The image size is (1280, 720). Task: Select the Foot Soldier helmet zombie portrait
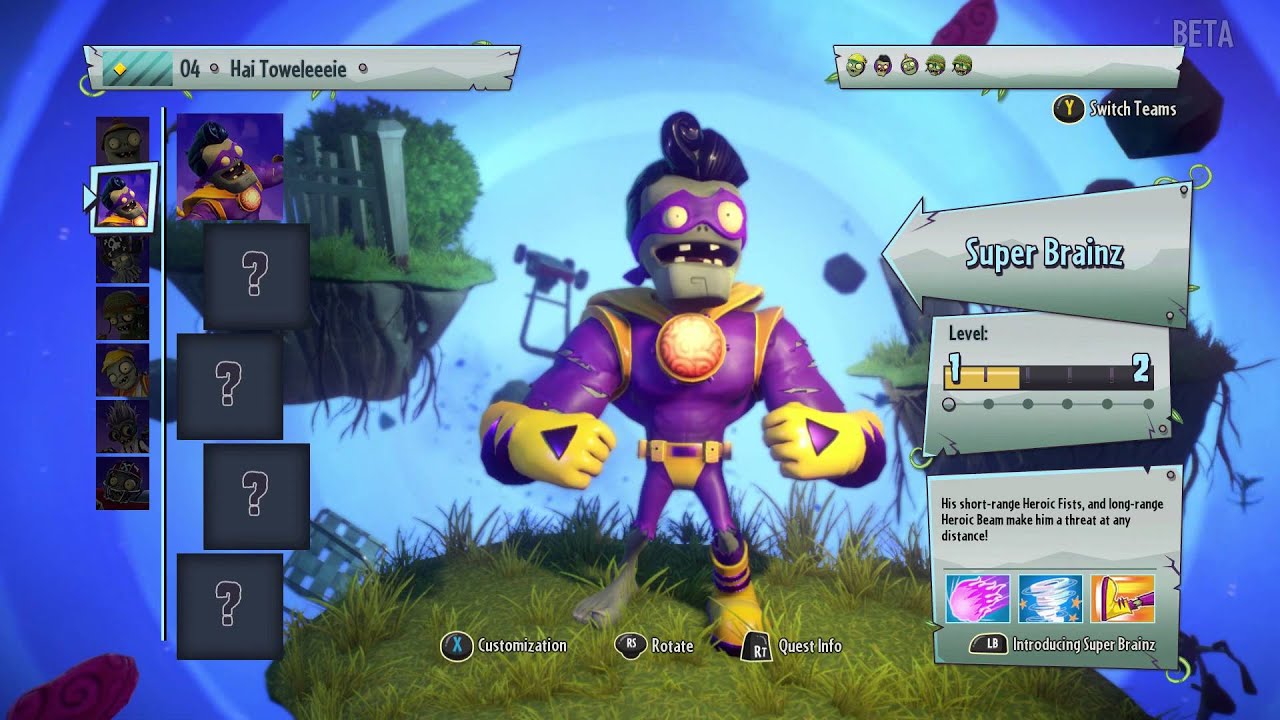(x=122, y=313)
